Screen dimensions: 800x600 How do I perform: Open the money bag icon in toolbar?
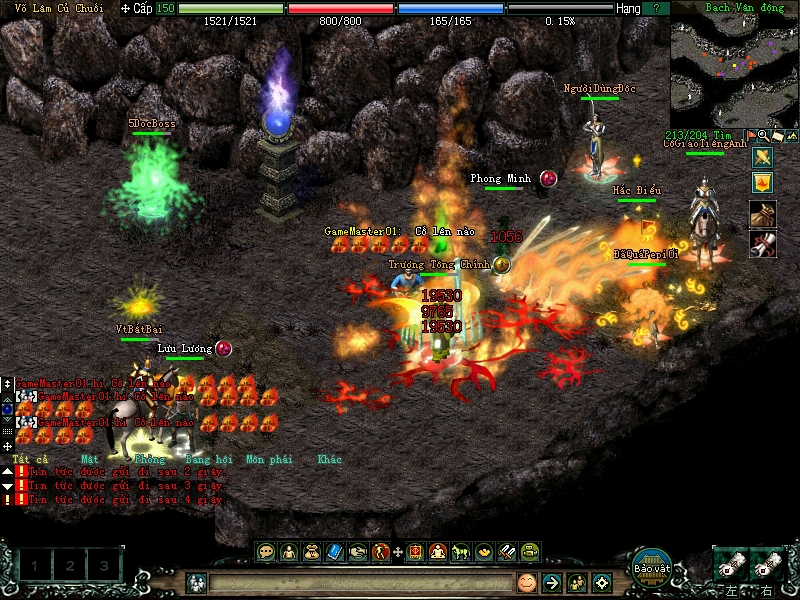pos(310,551)
